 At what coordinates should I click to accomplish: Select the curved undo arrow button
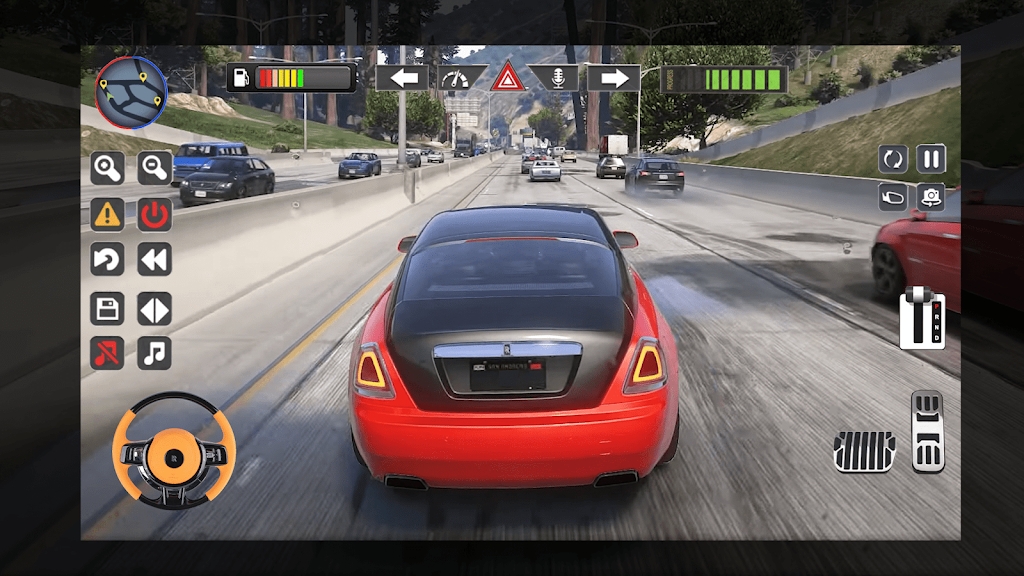pyautogui.click(x=107, y=260)
